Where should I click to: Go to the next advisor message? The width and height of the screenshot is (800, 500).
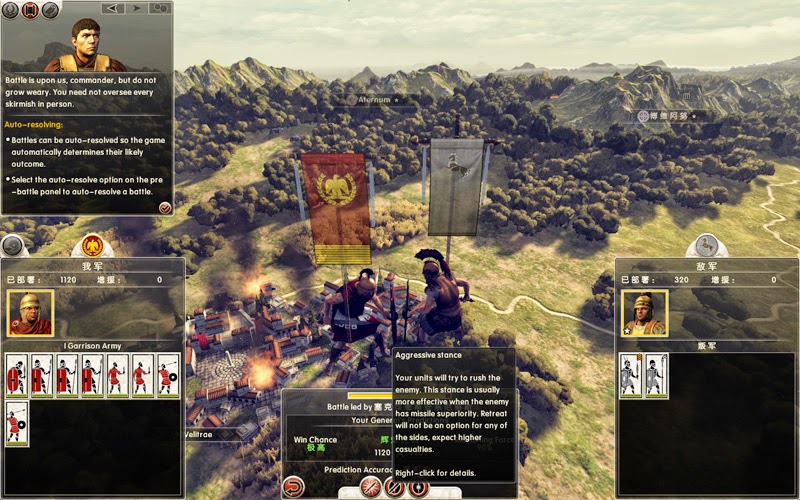[x=135, y=8]
